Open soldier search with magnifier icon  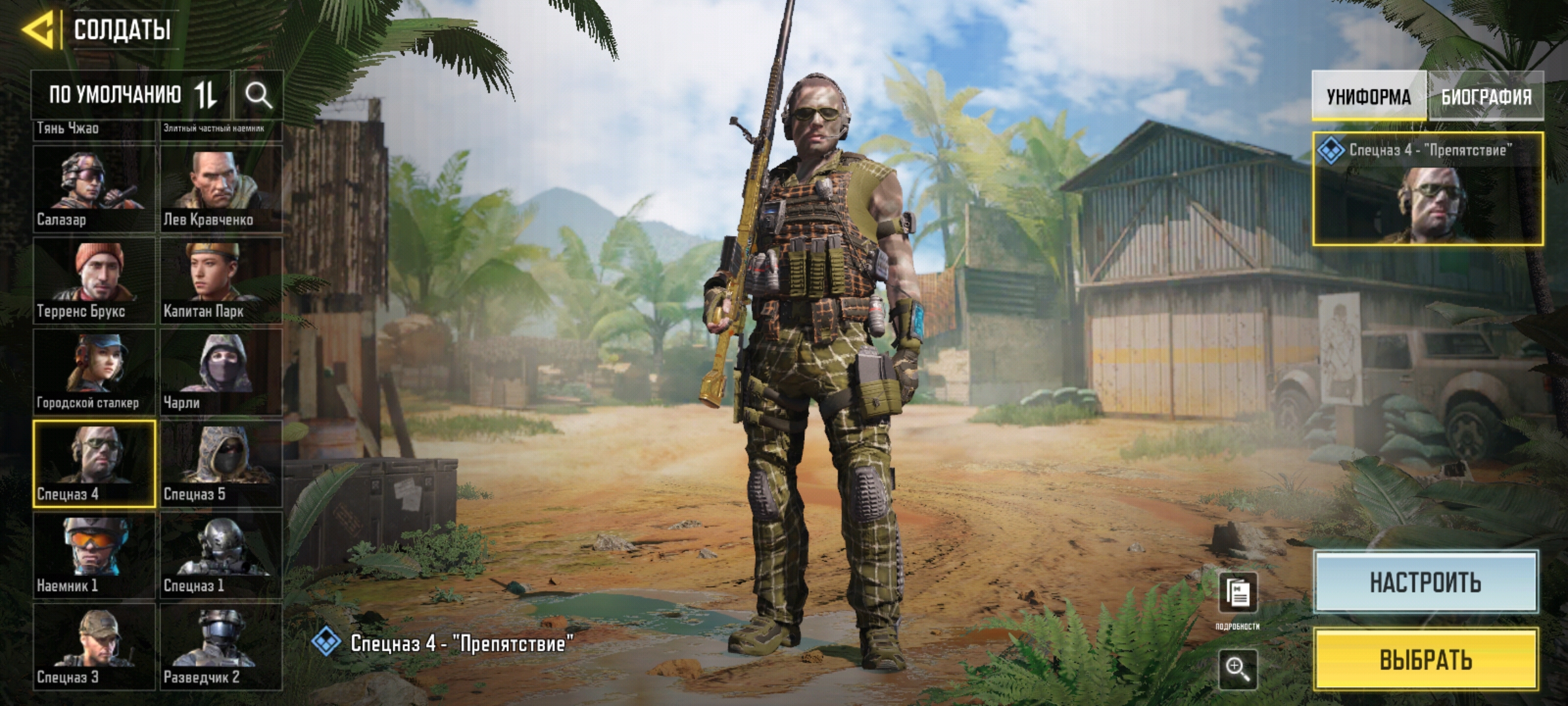click(258, 95)
